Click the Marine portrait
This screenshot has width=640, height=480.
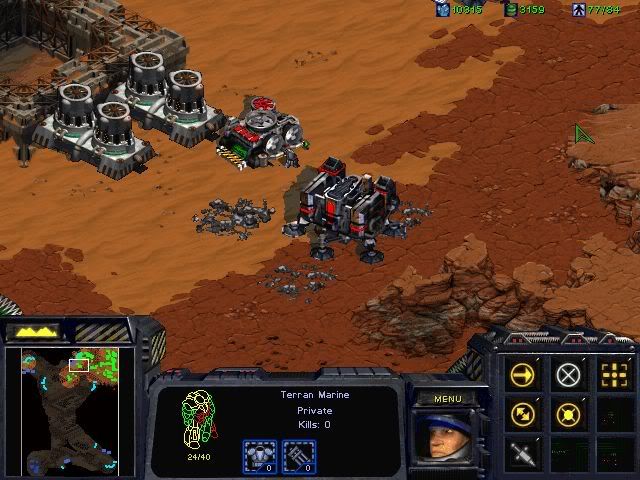point(445,438)
